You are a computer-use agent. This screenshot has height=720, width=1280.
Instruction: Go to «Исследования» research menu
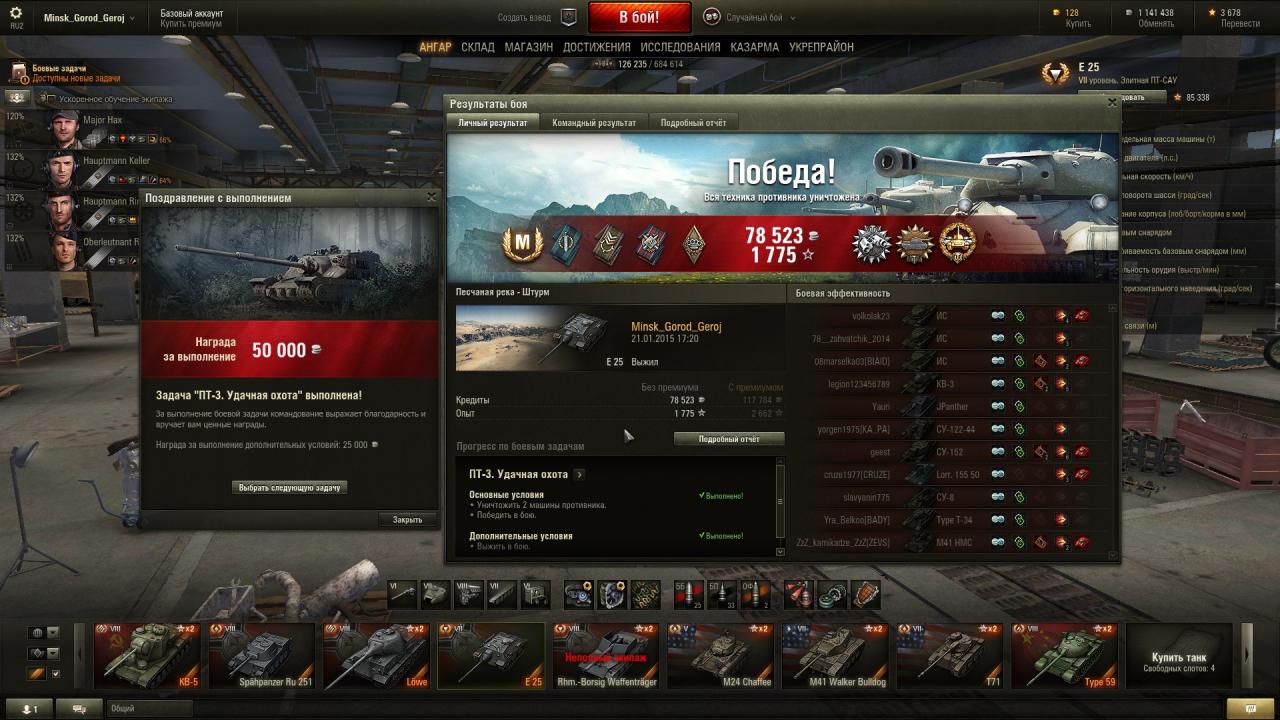(x=680, y=47)
